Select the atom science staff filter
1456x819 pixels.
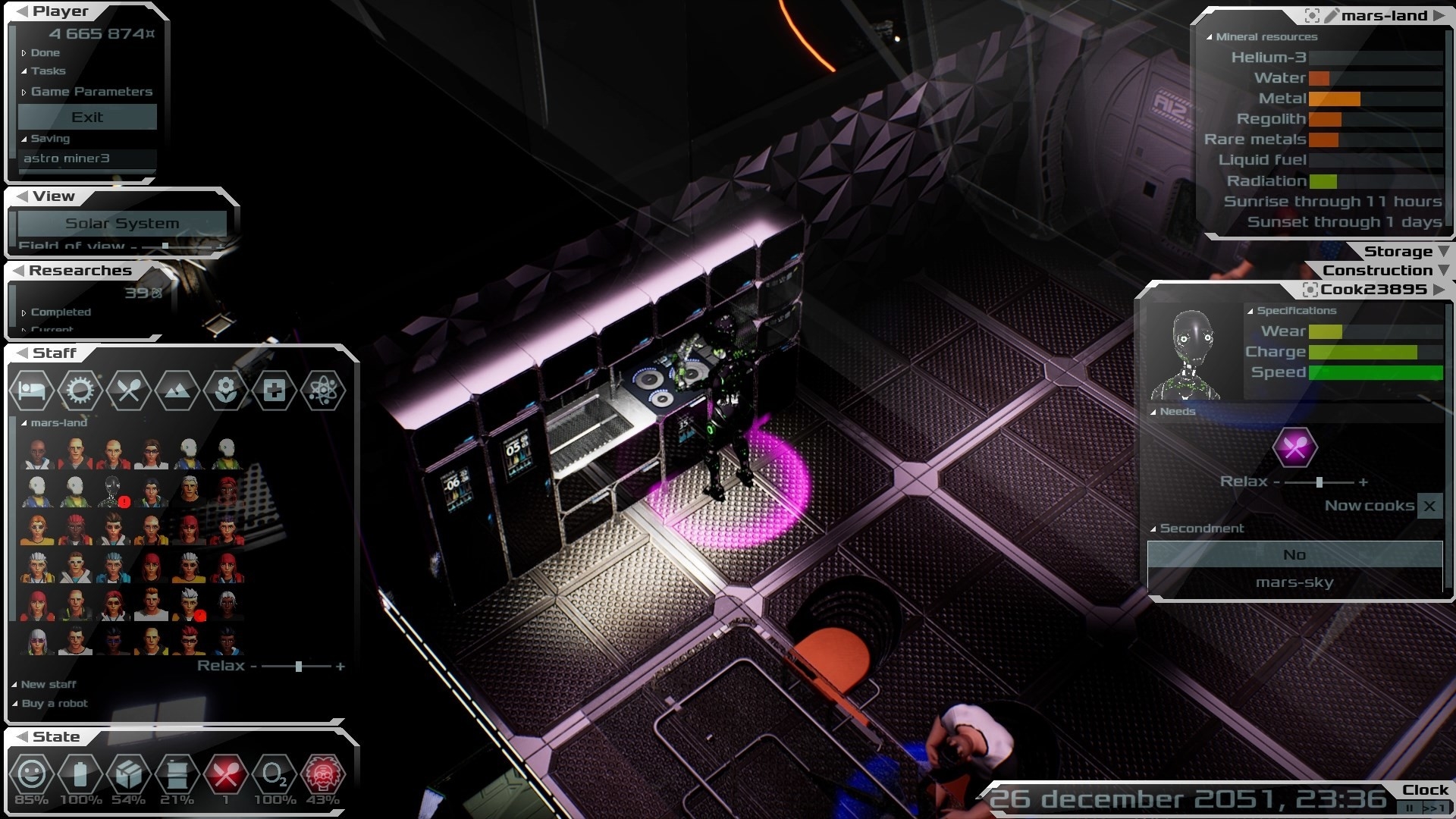point(323,391)
